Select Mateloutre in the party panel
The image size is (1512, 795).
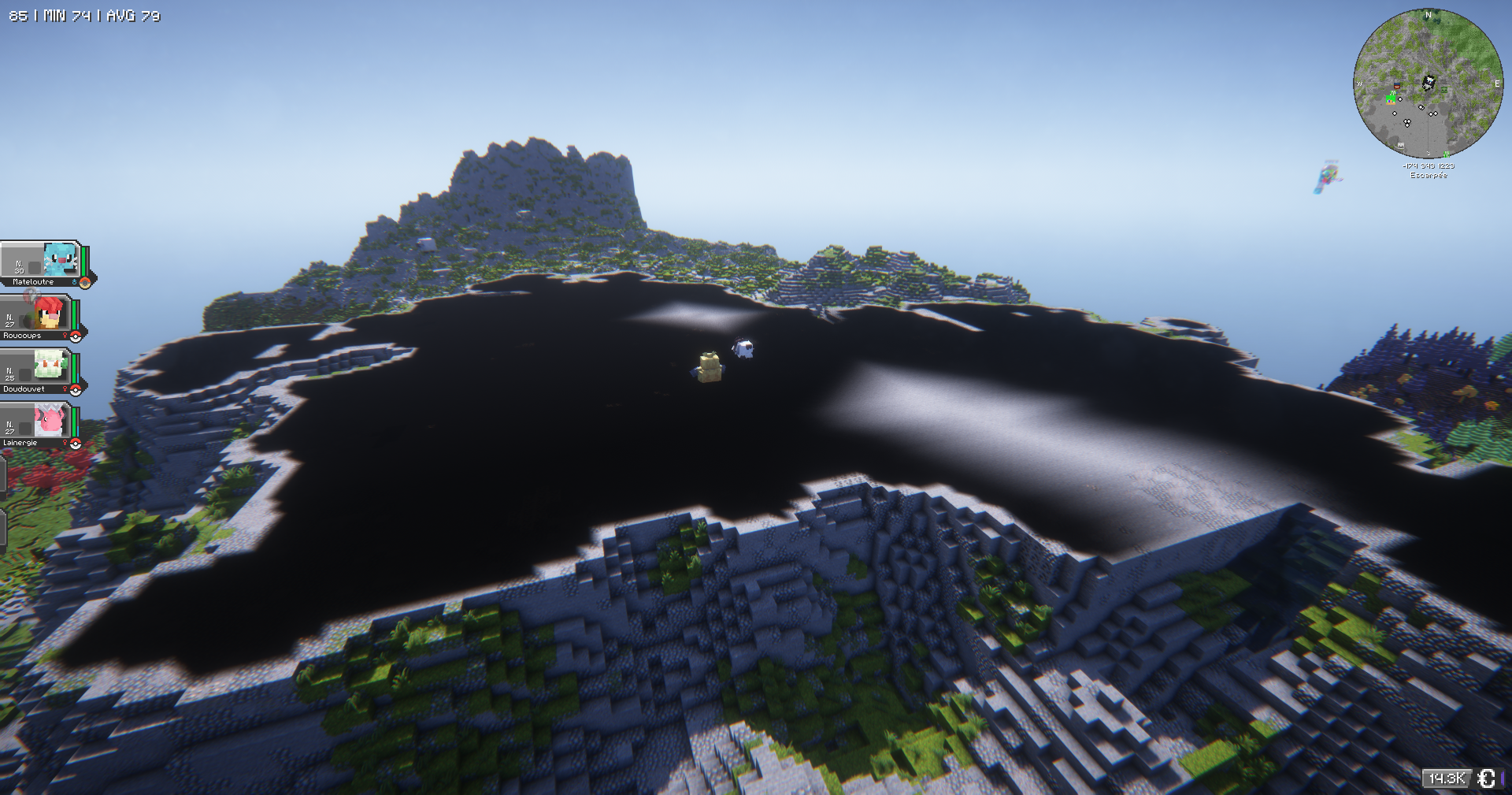[x=43, y=264]
